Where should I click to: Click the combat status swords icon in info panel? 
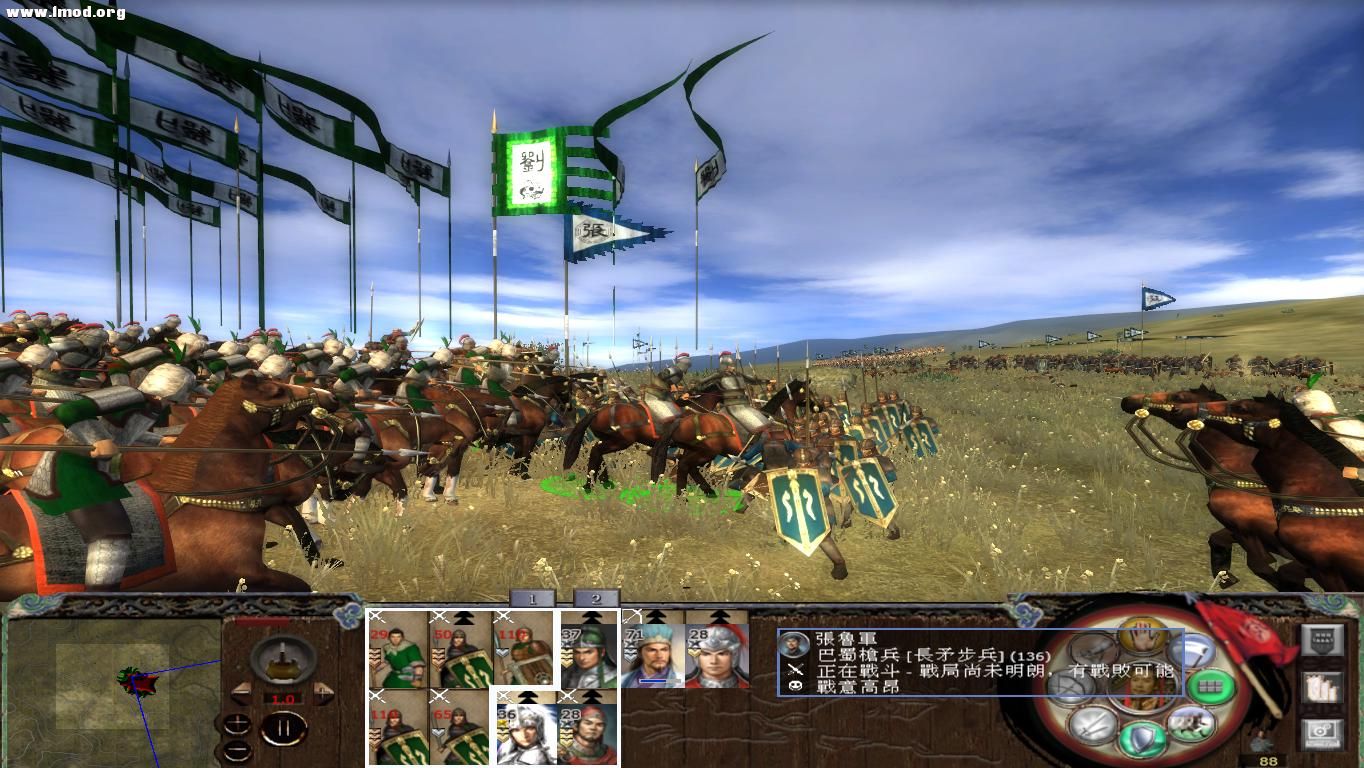795,670
